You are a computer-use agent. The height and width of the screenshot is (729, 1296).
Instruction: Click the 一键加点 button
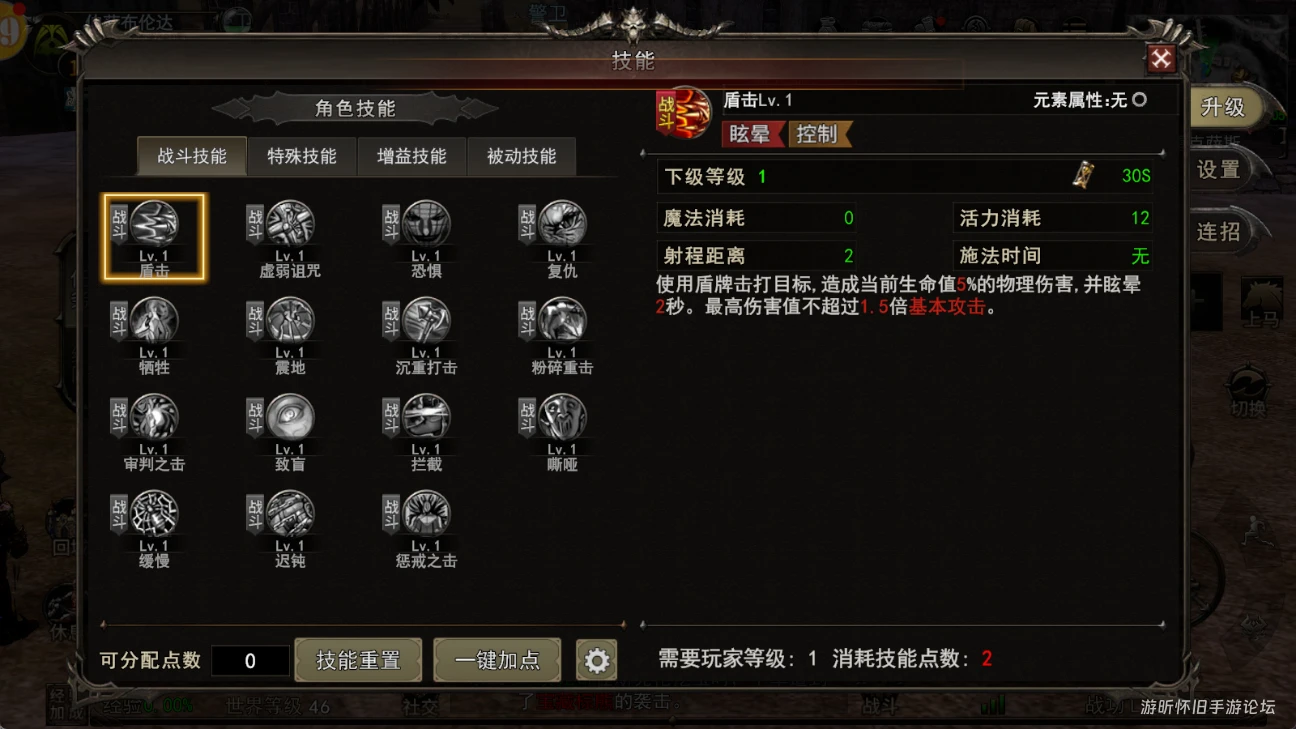497,660
